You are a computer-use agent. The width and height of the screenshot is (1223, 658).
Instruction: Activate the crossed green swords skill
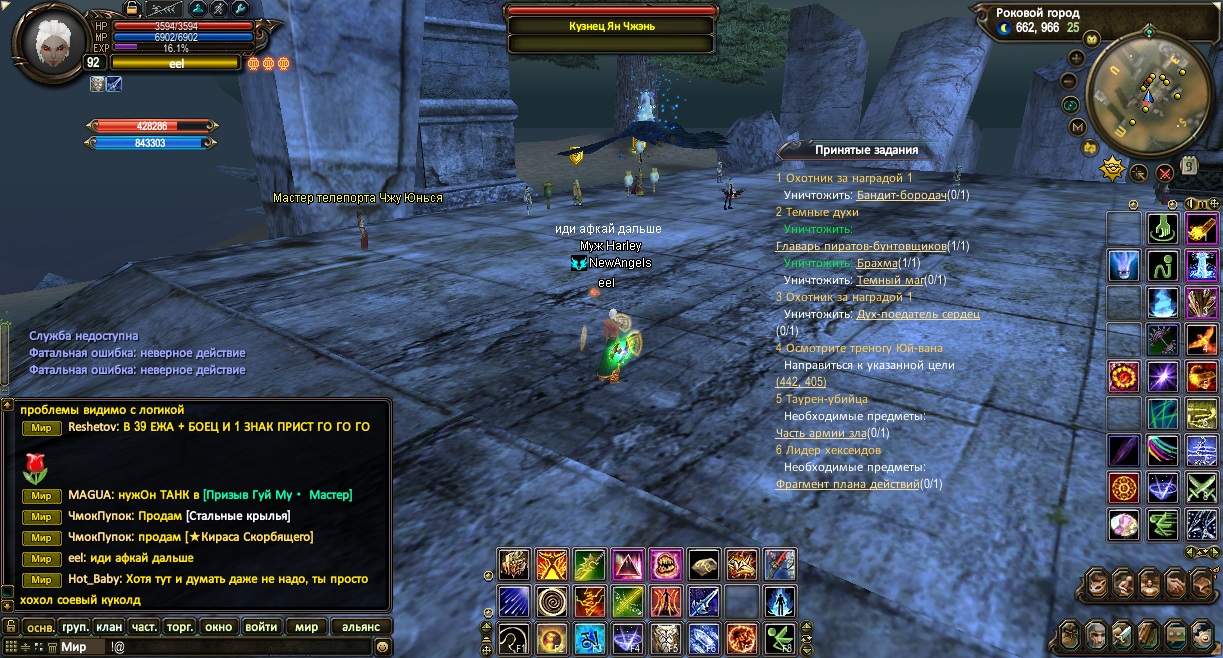(x=1200, y=488)
